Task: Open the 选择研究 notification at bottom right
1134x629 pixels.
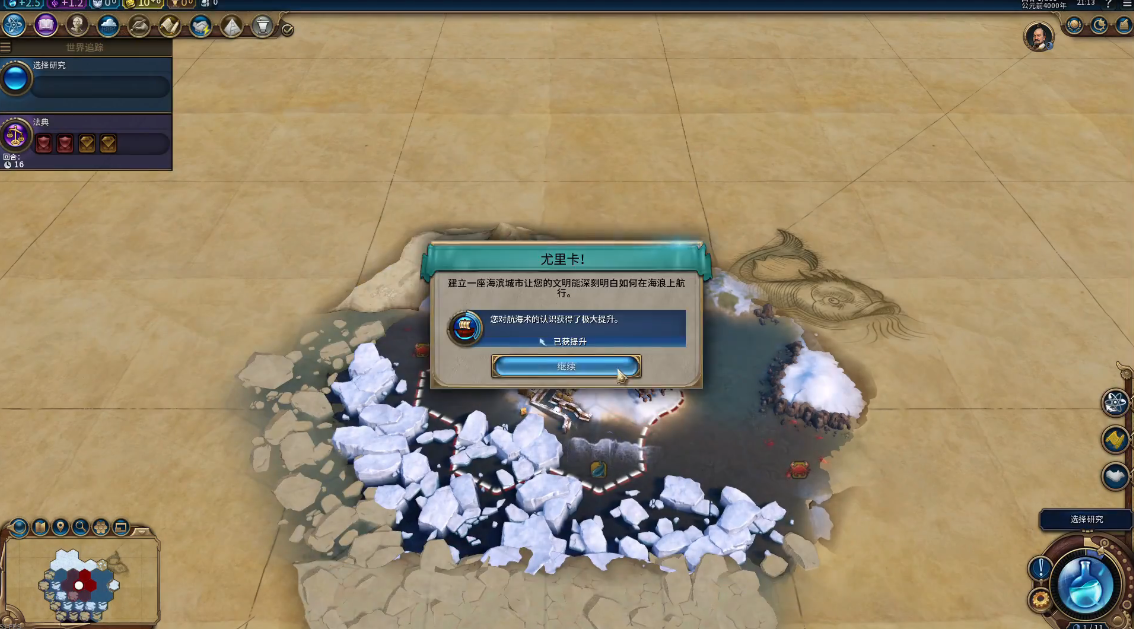Action: click(x=1086, y=520)
